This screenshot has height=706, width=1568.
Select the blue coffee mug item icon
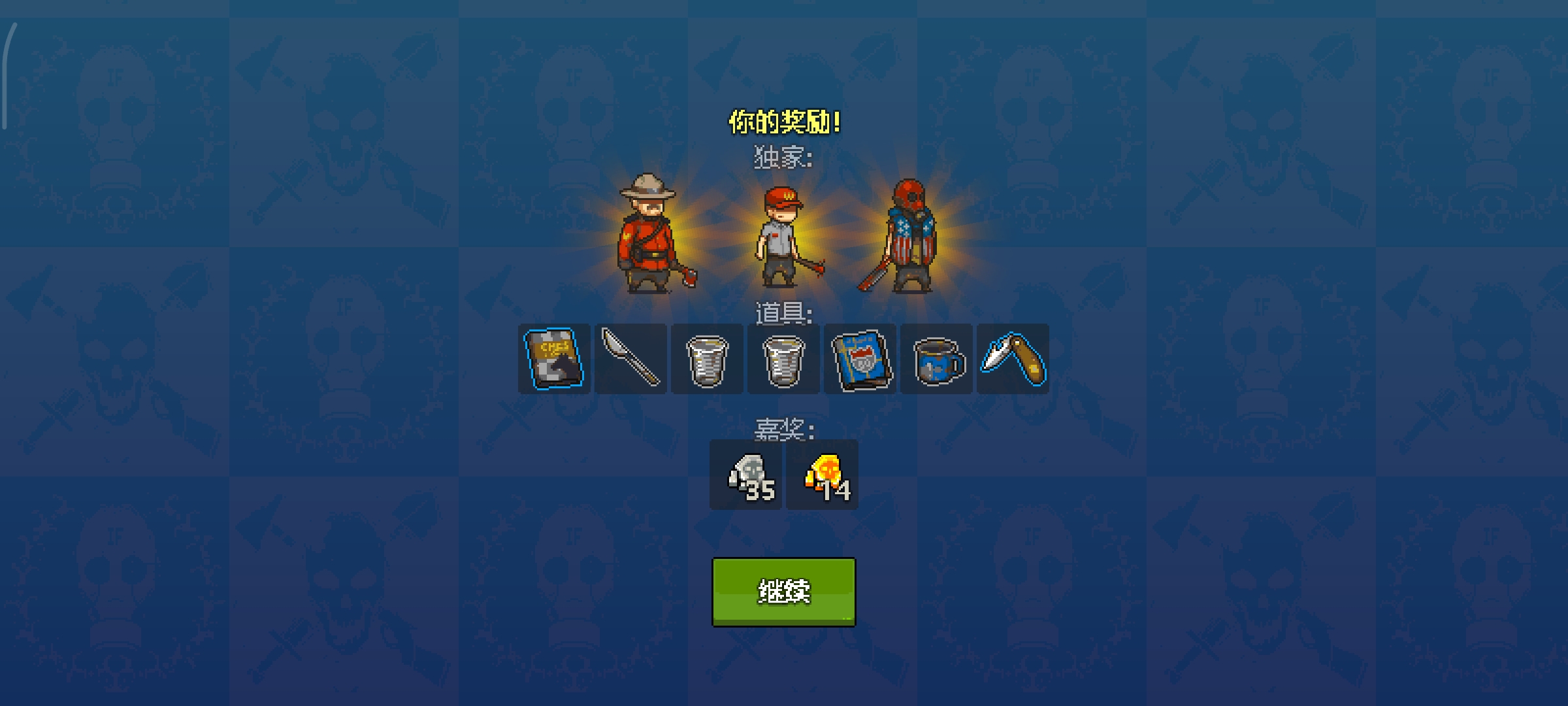[937, 360]
